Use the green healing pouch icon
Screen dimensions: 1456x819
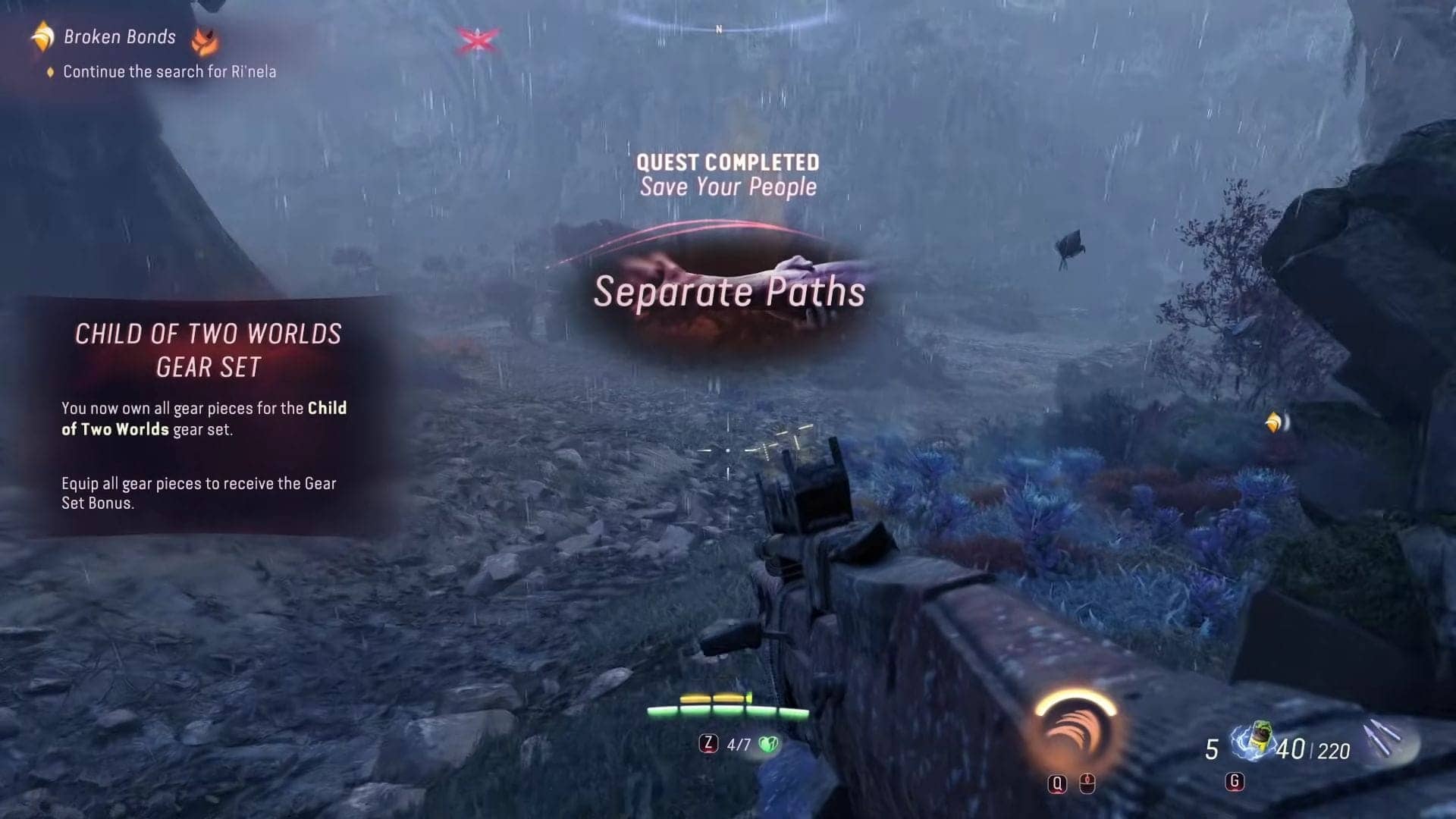[768, 744]
